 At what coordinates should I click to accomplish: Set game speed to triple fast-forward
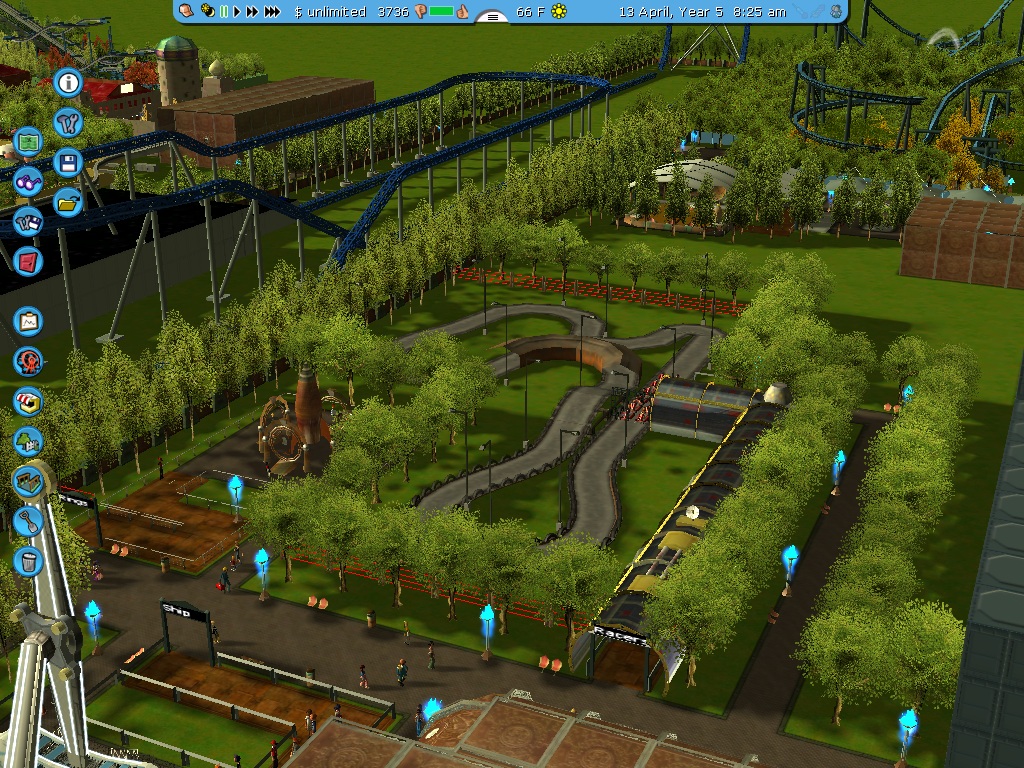(274, 12)
